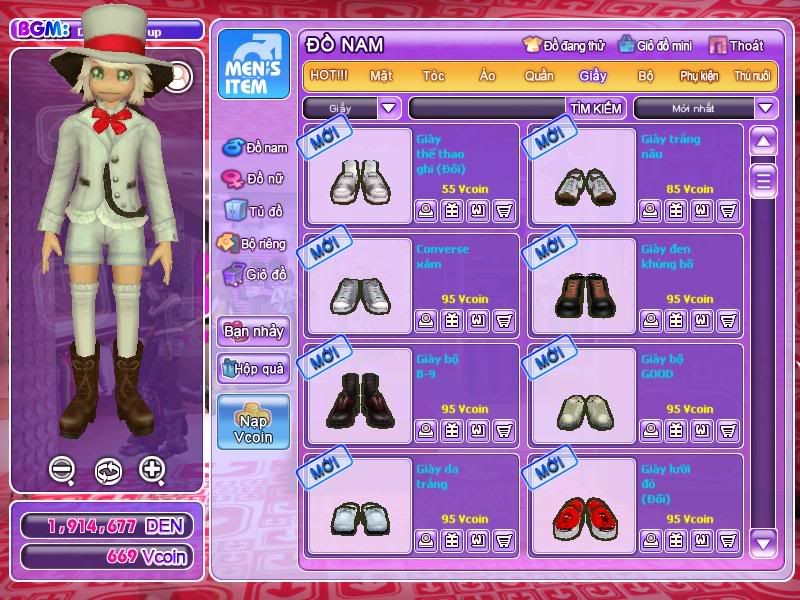The width and height of the screenshot is (800, 600).
Task: Exit the shop with Thoát
Action: [x=737, y=45]
